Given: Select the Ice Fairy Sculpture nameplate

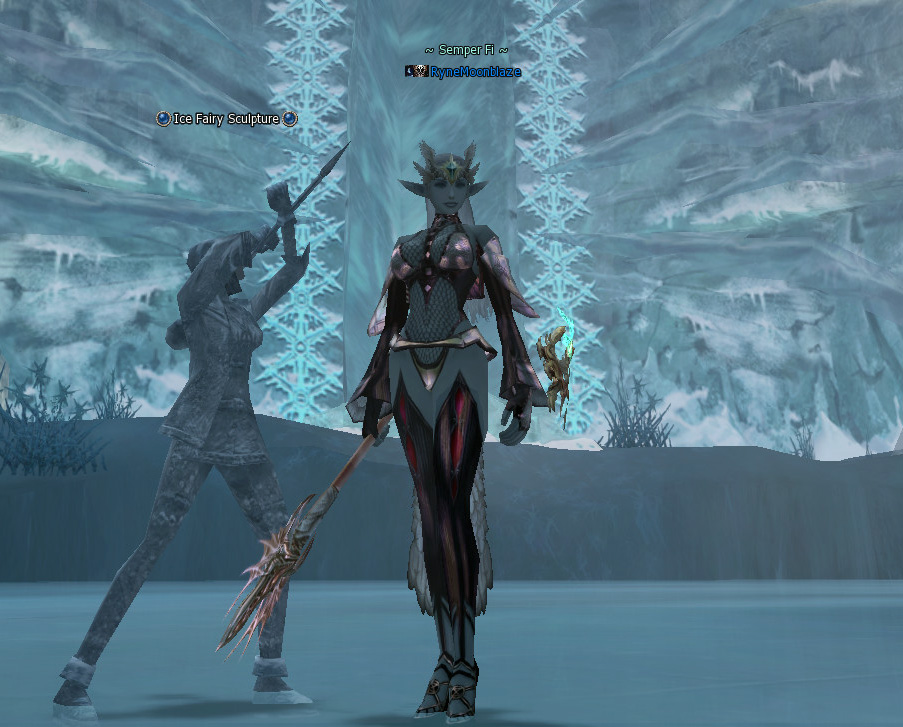Looking at the screenshot, I should (227, 119).
